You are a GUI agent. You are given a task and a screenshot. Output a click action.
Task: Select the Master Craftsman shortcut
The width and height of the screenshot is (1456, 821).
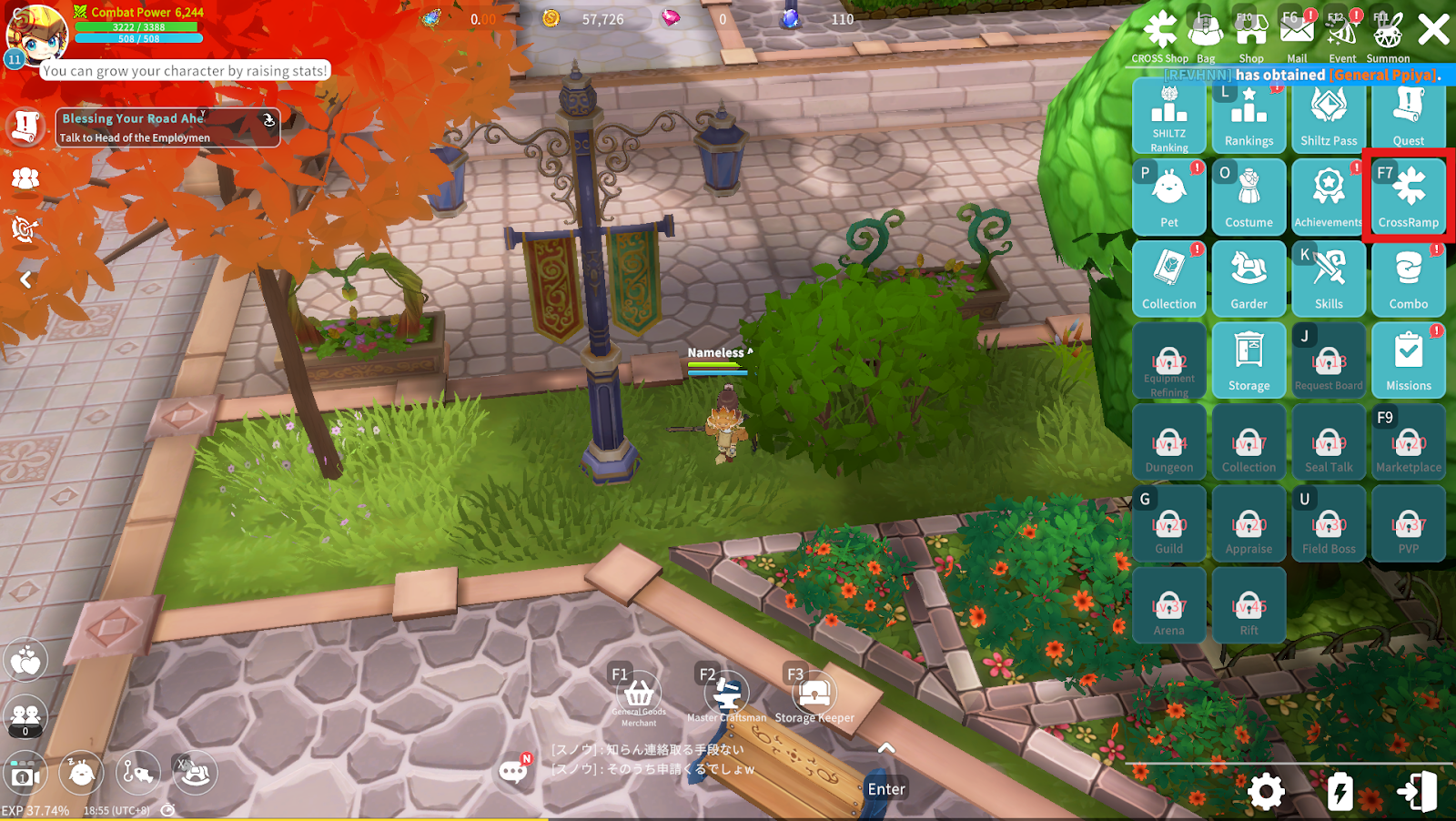[x=726, y=697]
